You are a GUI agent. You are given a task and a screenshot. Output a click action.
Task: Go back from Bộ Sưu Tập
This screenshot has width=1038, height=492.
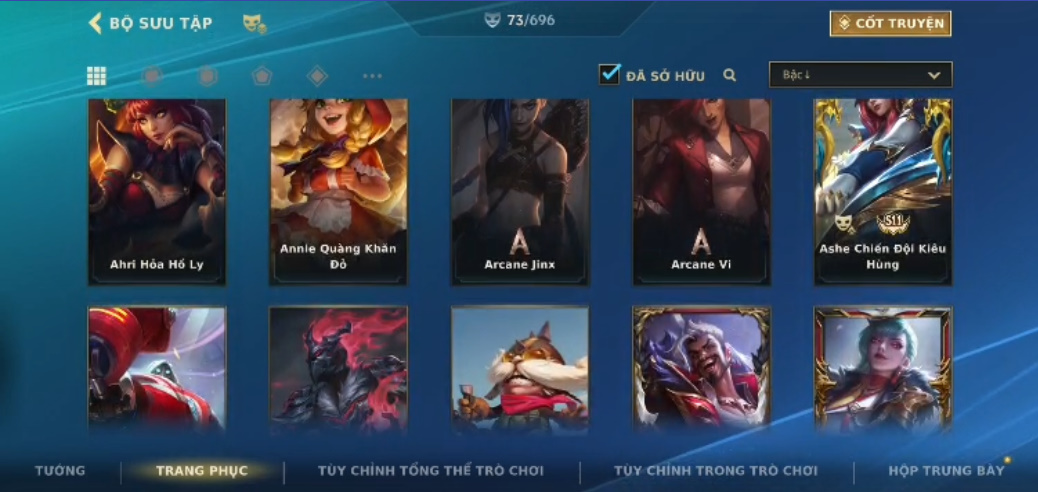[x=96, y=23]
